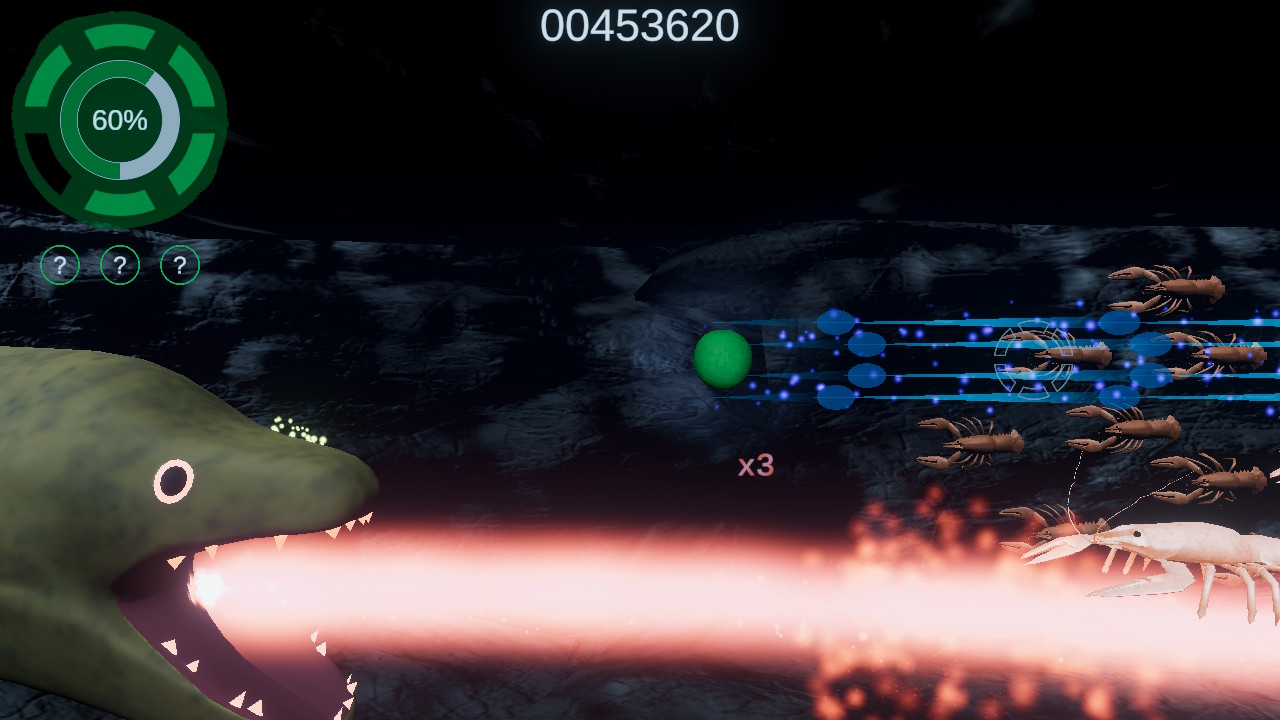Select the middle question mark powerup icon
1280x720 pixels.
coord(118,266)
